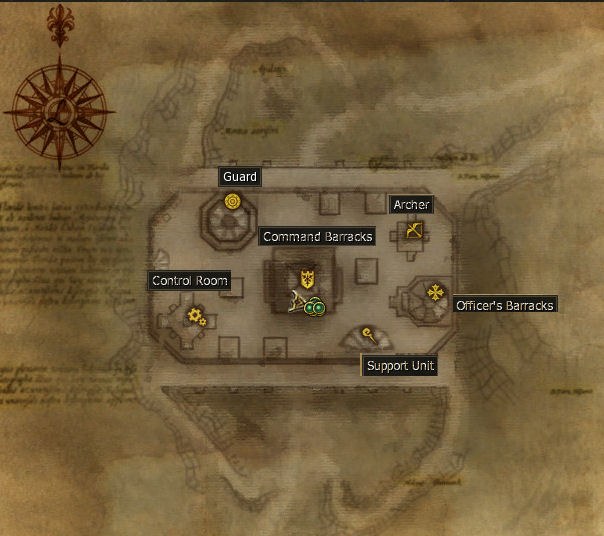This screenshot has width=604, height=536.
Task: Select the Officer's Barracks cross marker
Action: coord(435,293)
